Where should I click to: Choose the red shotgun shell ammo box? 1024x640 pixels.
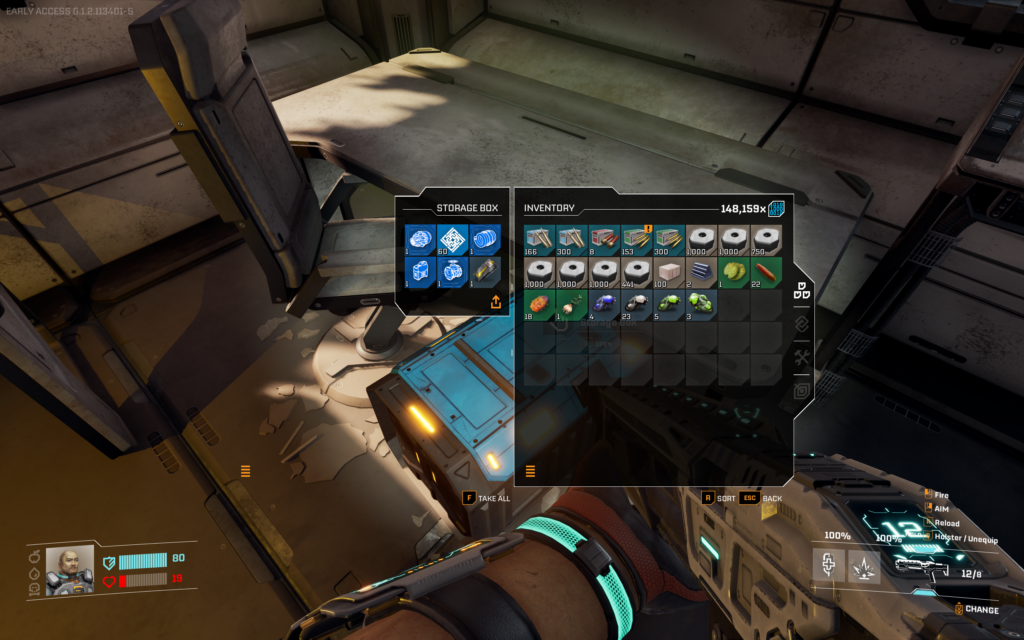(x=604, y=240)
